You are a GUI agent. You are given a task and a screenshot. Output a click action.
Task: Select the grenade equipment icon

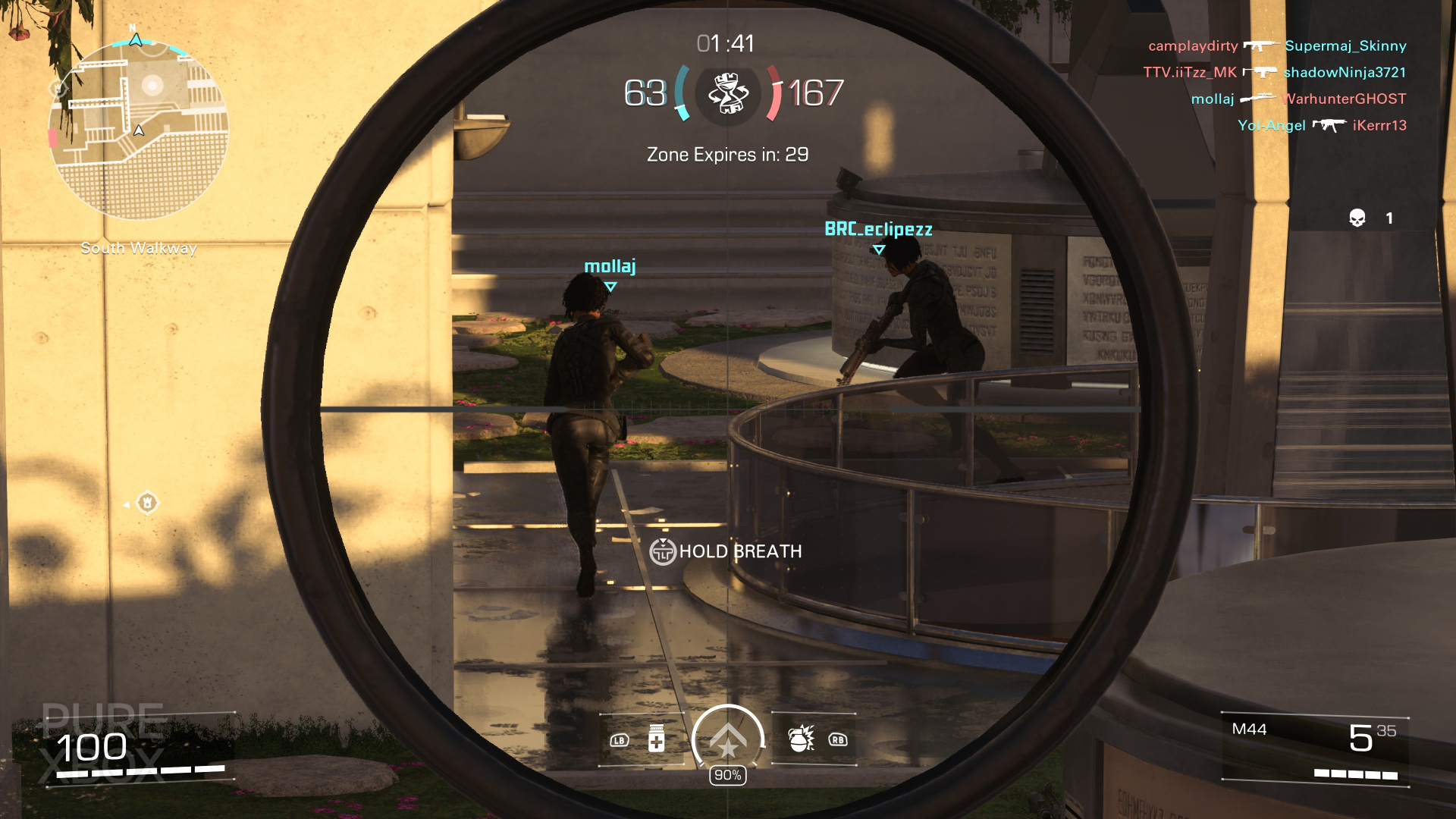click(x=801, y=739)
